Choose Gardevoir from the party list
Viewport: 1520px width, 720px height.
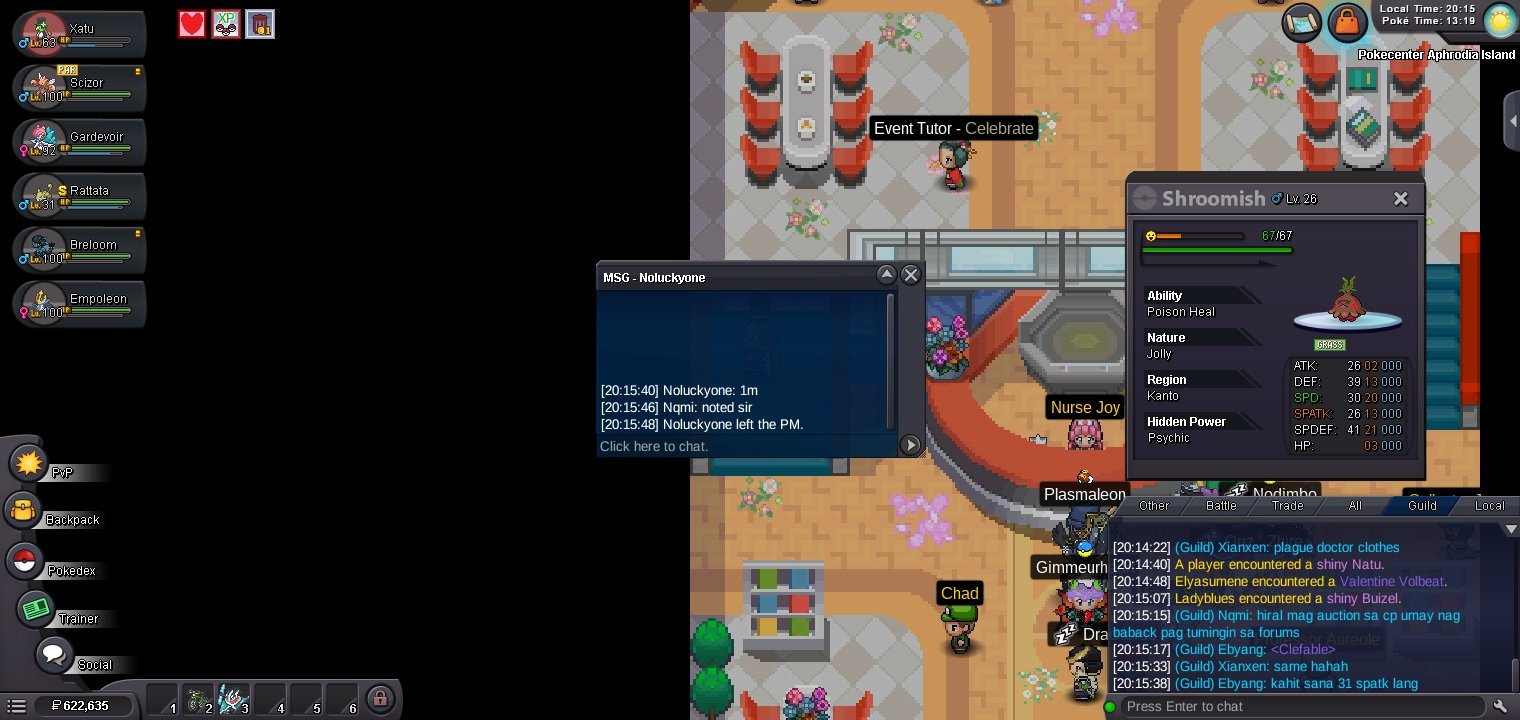click(x=80, y=141)
